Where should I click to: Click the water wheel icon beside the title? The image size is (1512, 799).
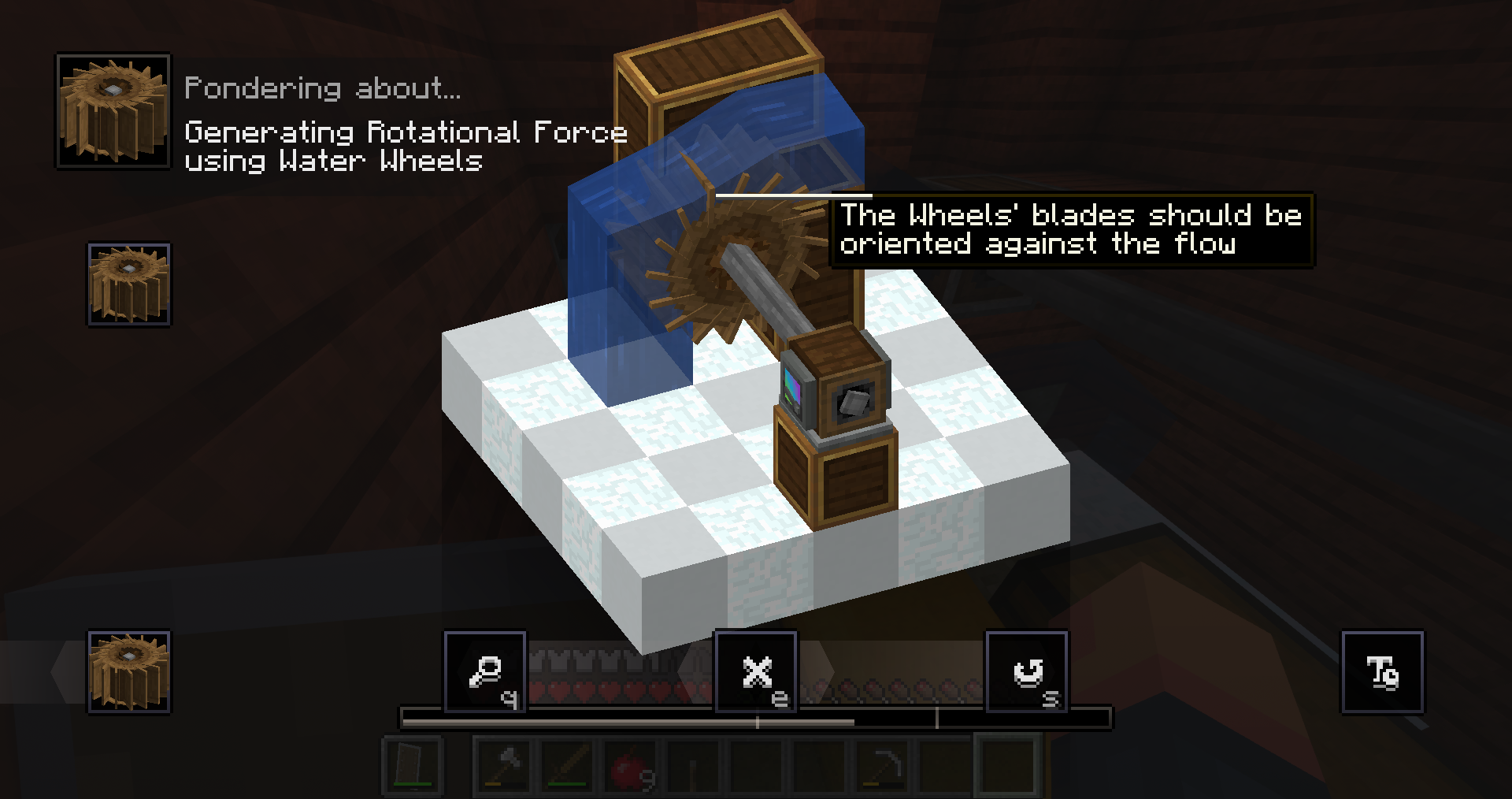(x=113, y=110)
